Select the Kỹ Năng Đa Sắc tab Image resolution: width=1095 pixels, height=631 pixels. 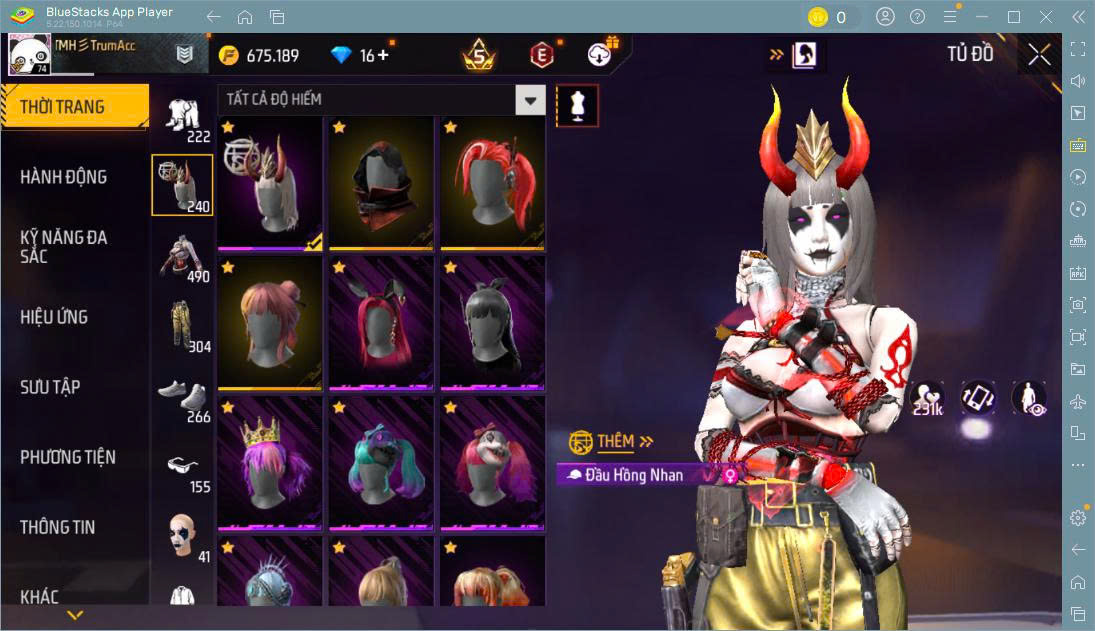click(64, 246)
